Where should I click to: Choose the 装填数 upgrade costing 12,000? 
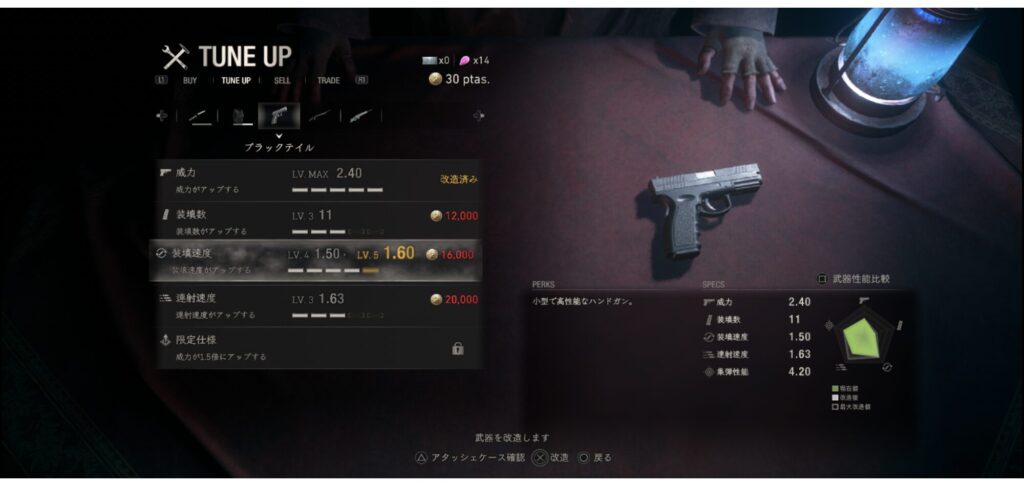(x=320, y=221)
